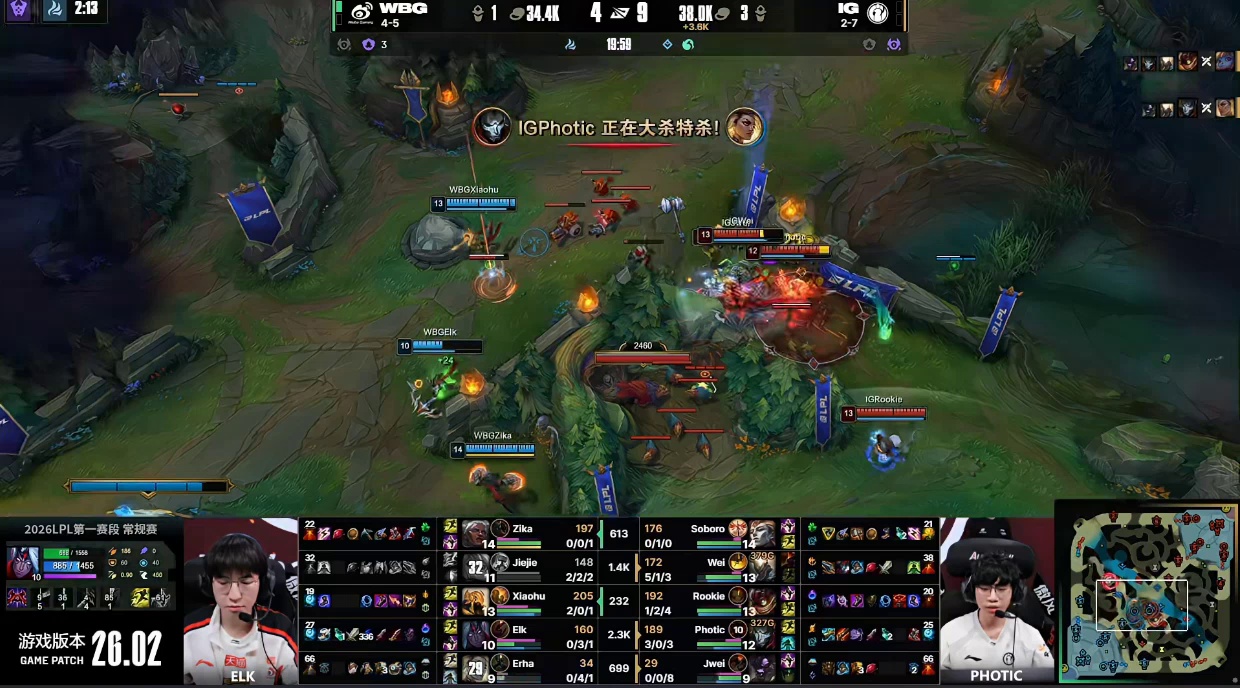
Task: Click the kill announcement banner for IGPhotic
Action: [x=618, y=127]
